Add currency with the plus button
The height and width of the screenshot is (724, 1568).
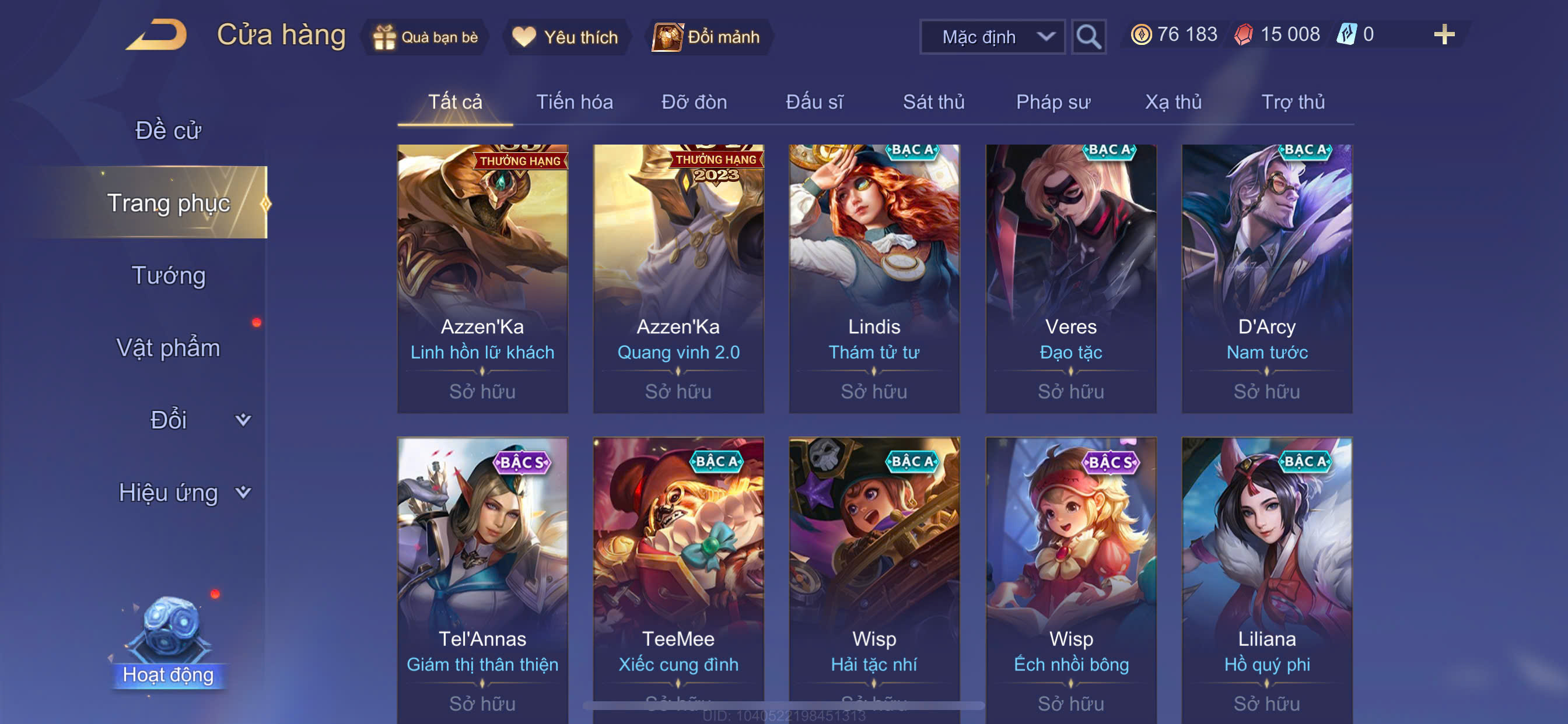coord(1443,34)
